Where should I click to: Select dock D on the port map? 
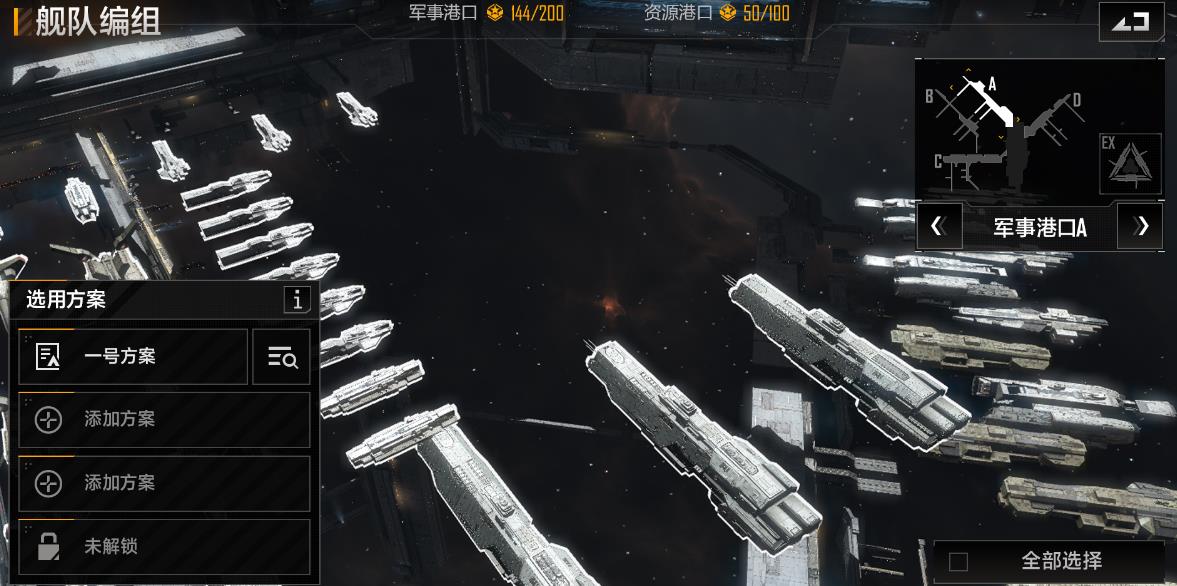tap(1060, 112)
